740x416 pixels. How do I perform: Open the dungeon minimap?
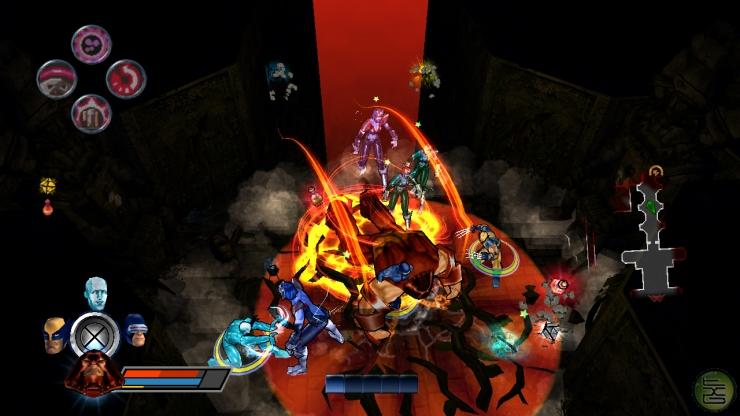point(653,234)
